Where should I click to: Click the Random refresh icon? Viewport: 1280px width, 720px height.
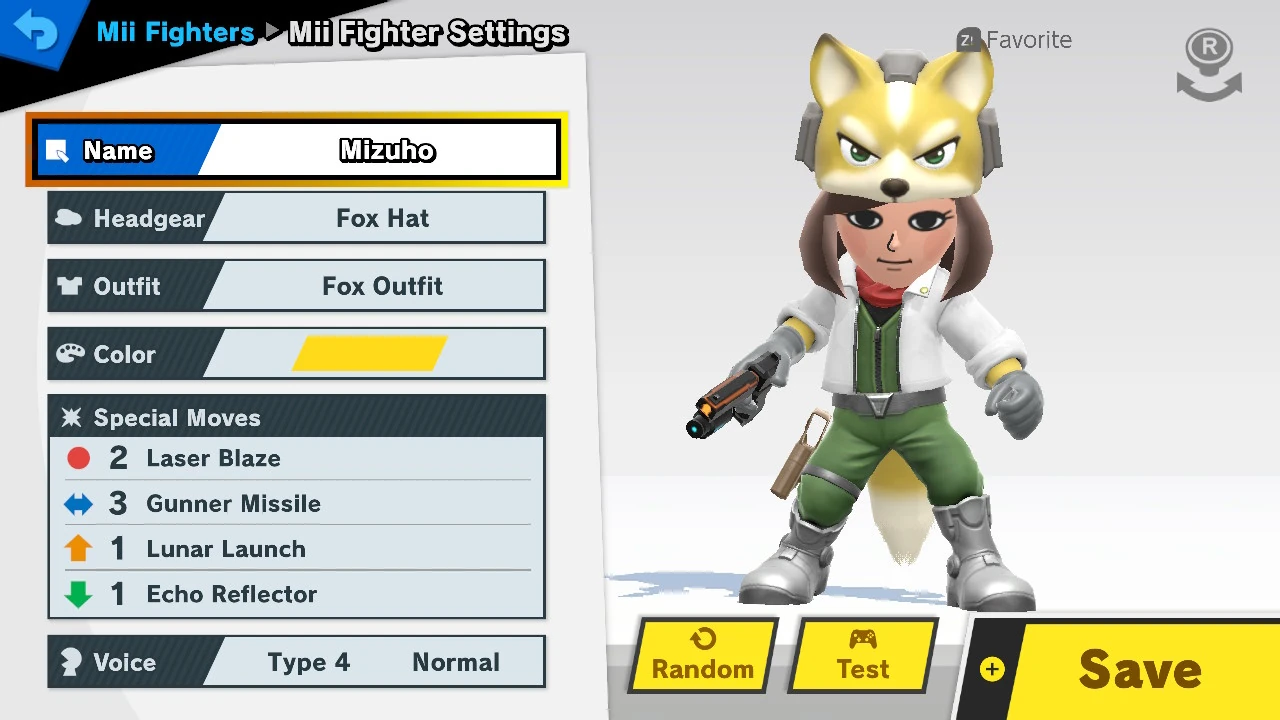701,641
